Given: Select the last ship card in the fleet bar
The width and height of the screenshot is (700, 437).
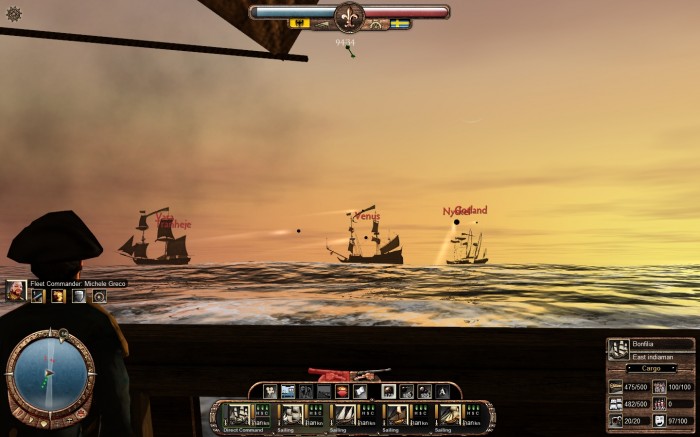Looking at the screenshot, I should coord(450,414).
